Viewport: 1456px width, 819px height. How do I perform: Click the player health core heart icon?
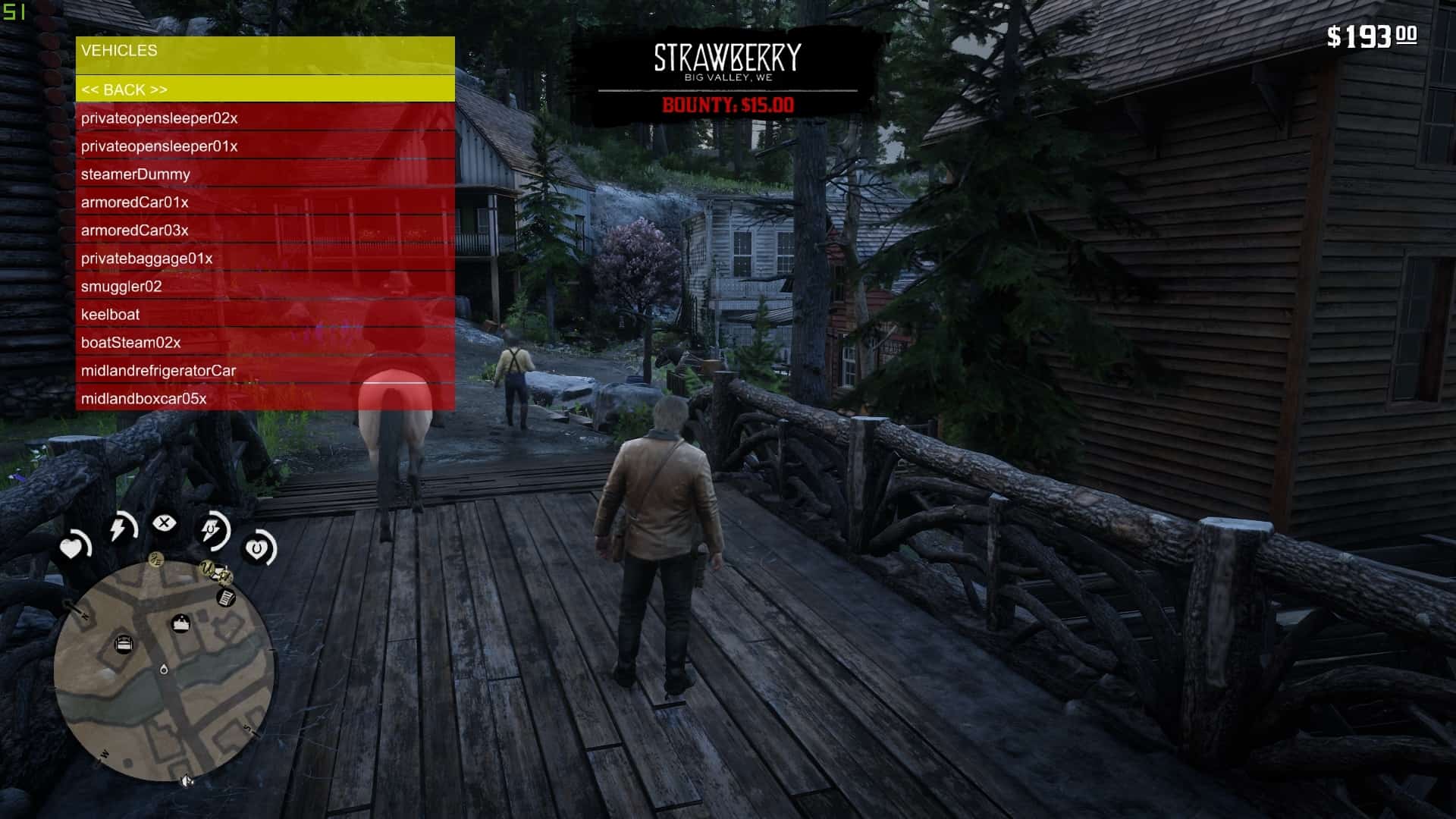[71, 548]
